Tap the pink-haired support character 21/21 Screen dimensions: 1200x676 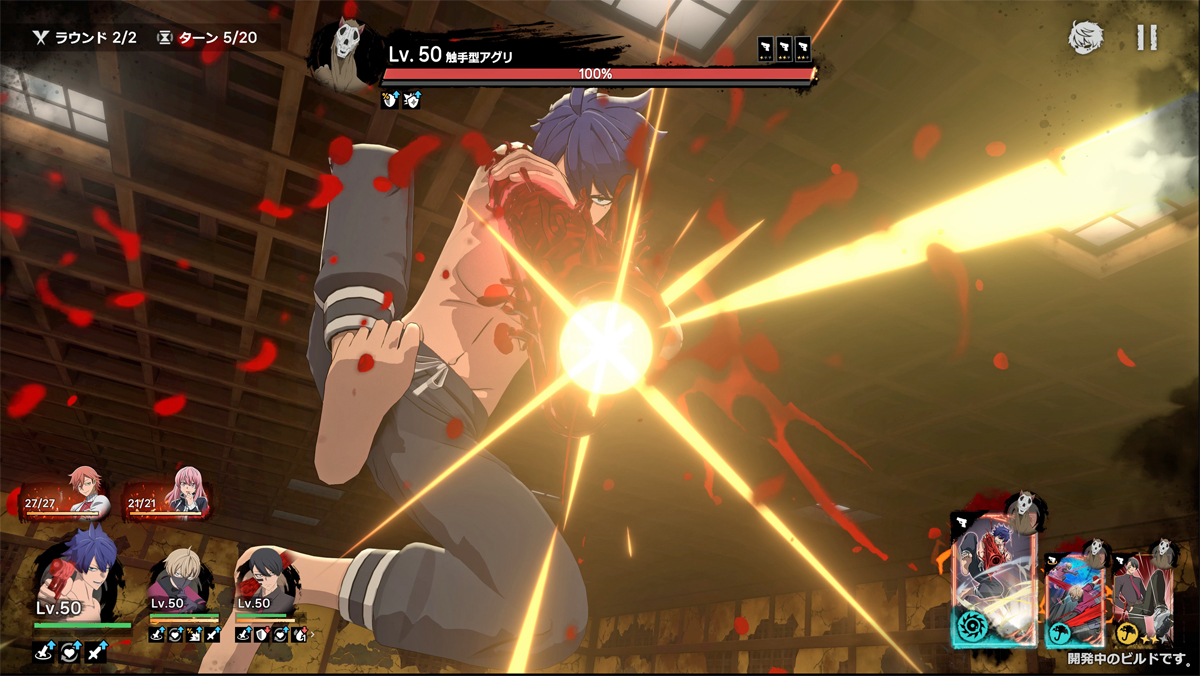168,496
